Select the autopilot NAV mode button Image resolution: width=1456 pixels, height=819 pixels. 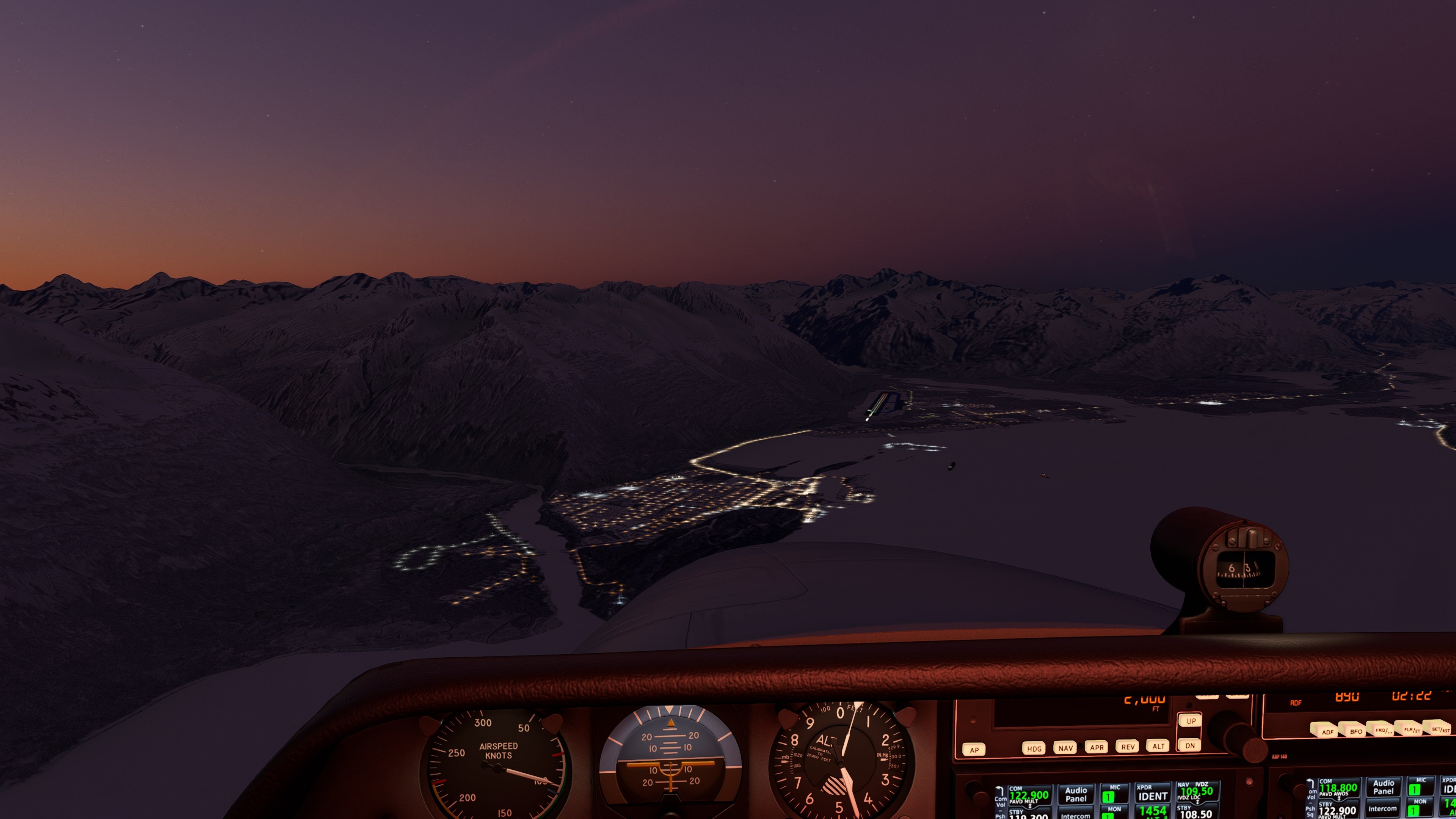[x=1065, y=748]
